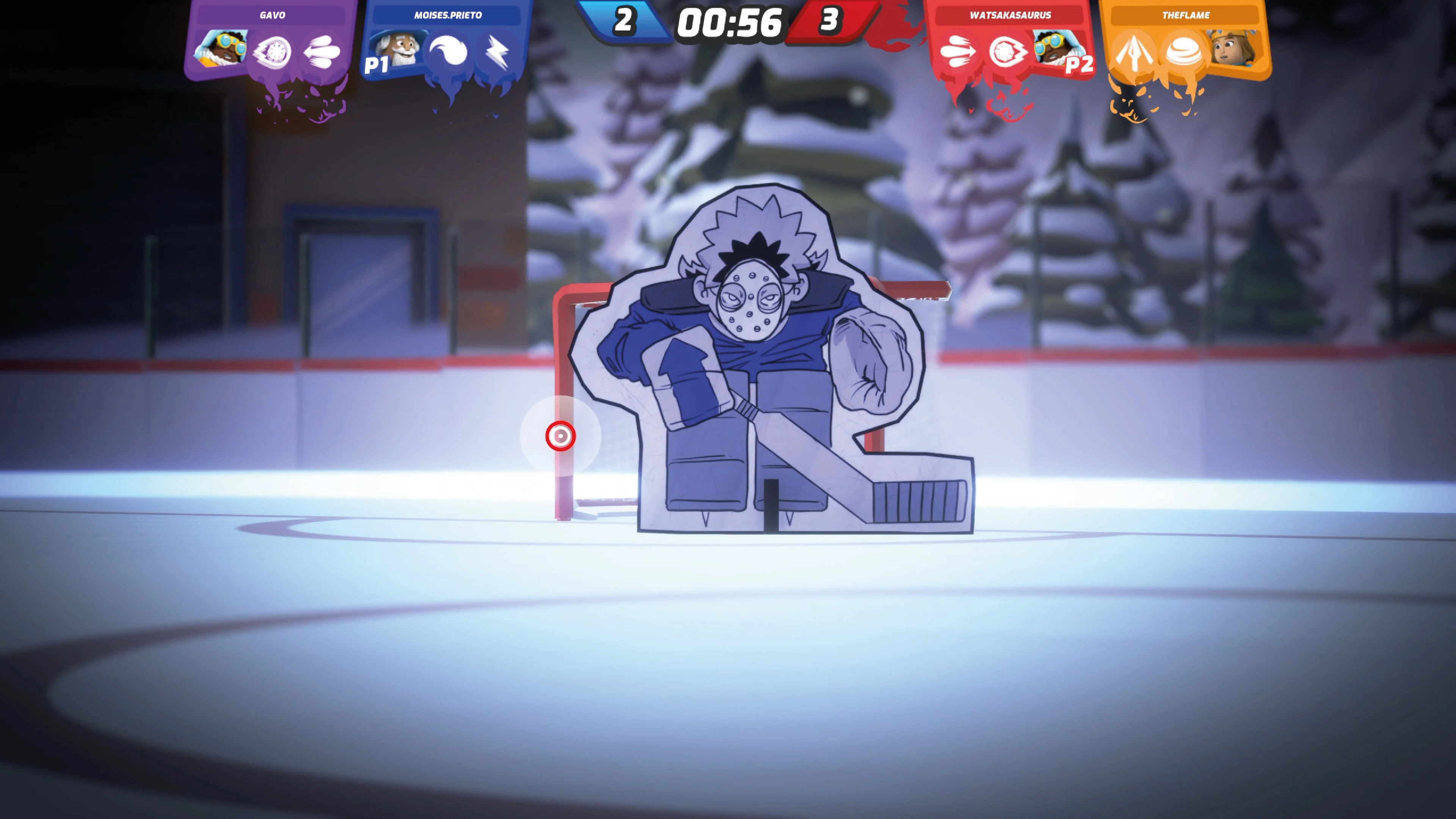Select Watsakasaurus's dash arrow ability icon
Screen dimensions: 1456x819
[x=957, y=51]
